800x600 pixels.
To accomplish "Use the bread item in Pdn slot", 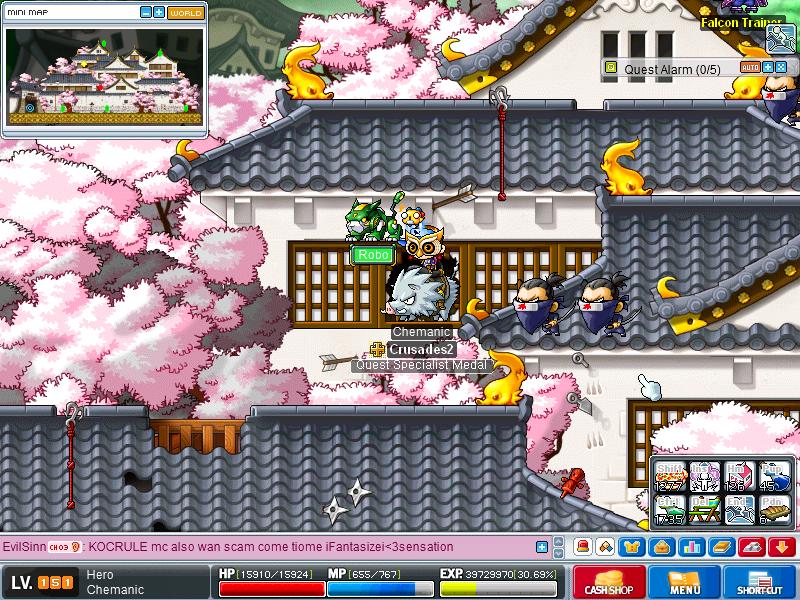I will [x=772, y=509].
